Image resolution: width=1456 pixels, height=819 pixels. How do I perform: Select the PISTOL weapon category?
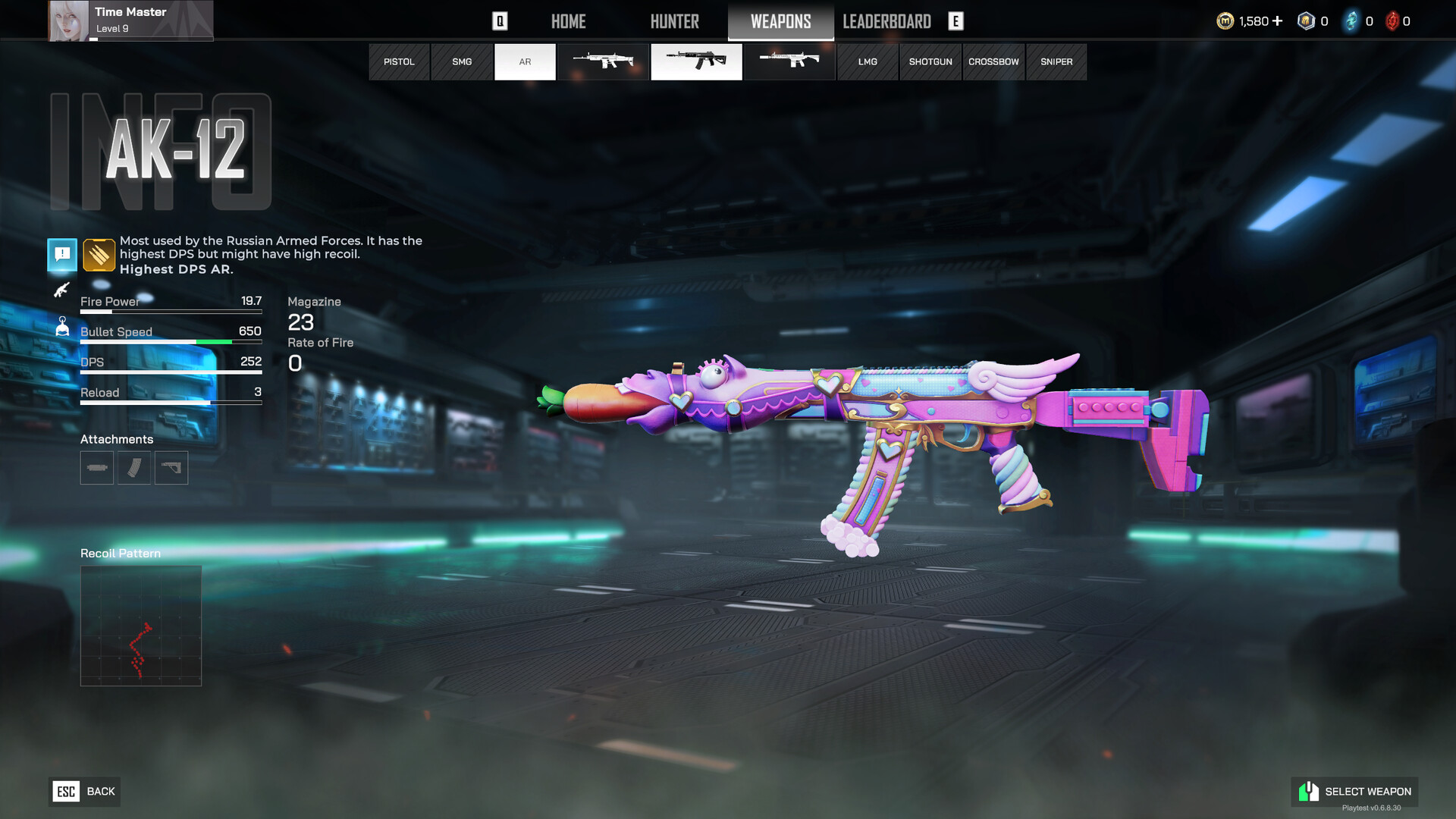tap(399, 62)
